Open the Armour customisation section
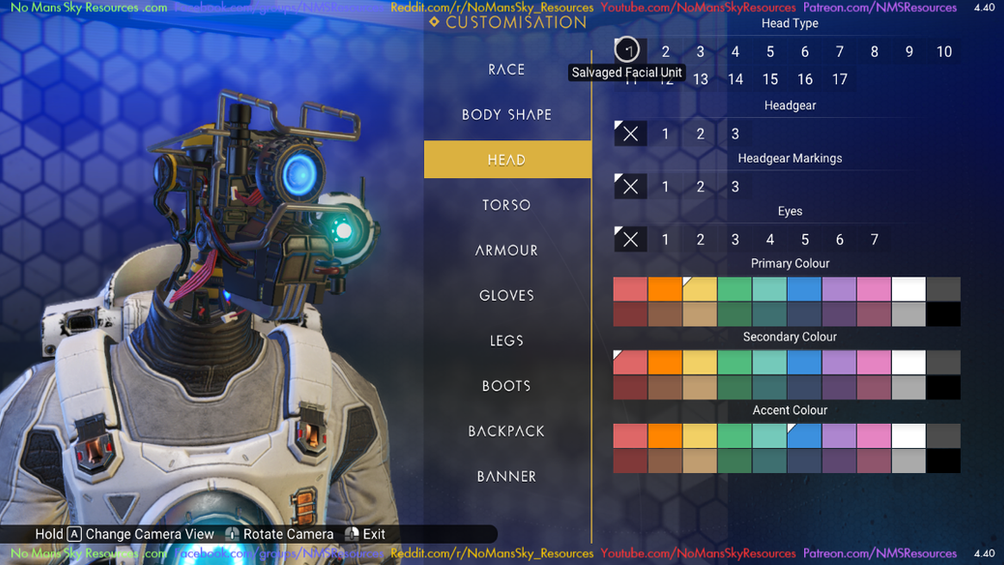Image resolution: width=1004 pixels, height=565 pixels. point(507,250)
